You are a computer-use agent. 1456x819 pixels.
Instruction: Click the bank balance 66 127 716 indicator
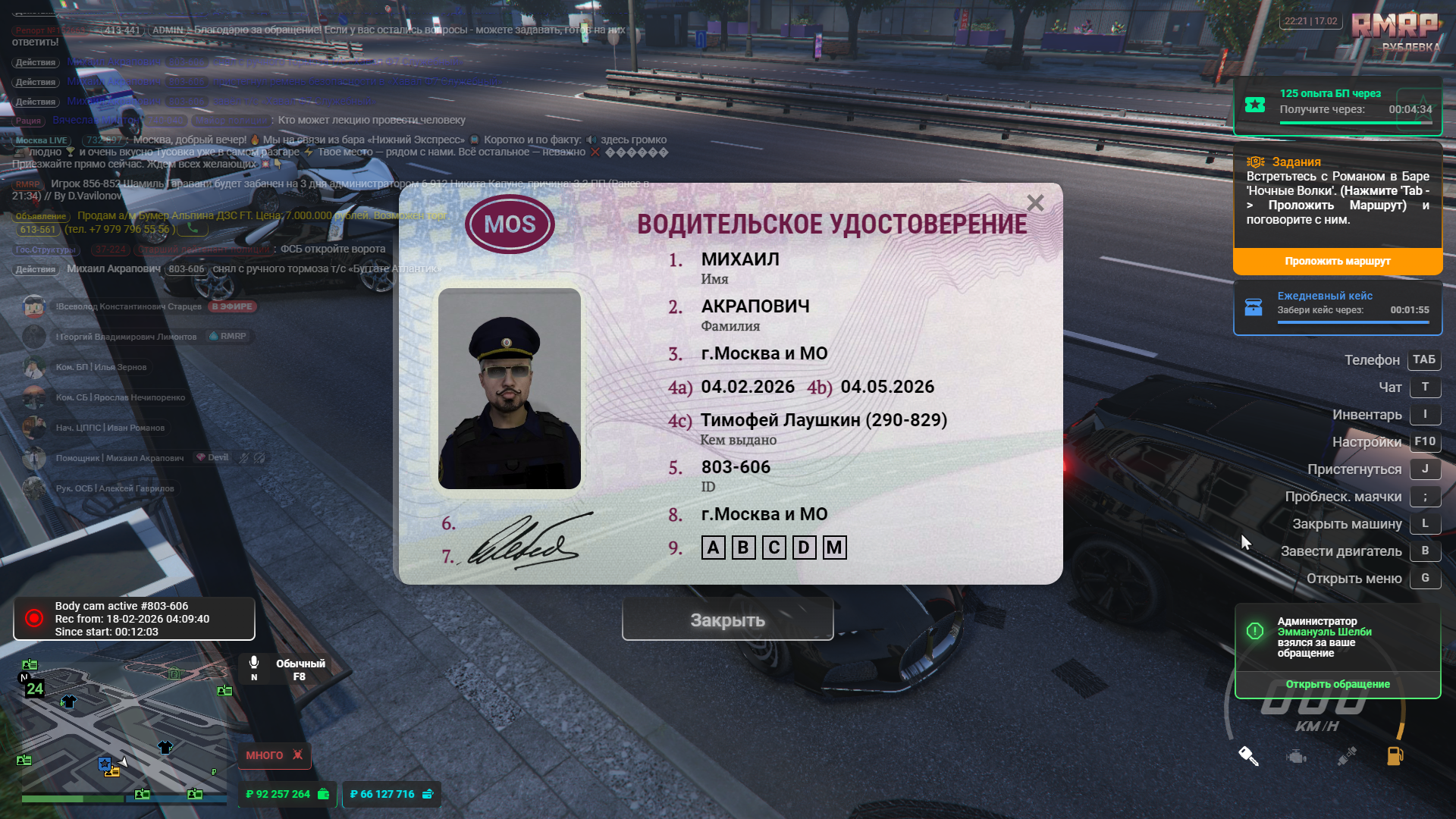pyautogui.click(x=391, y=794)
